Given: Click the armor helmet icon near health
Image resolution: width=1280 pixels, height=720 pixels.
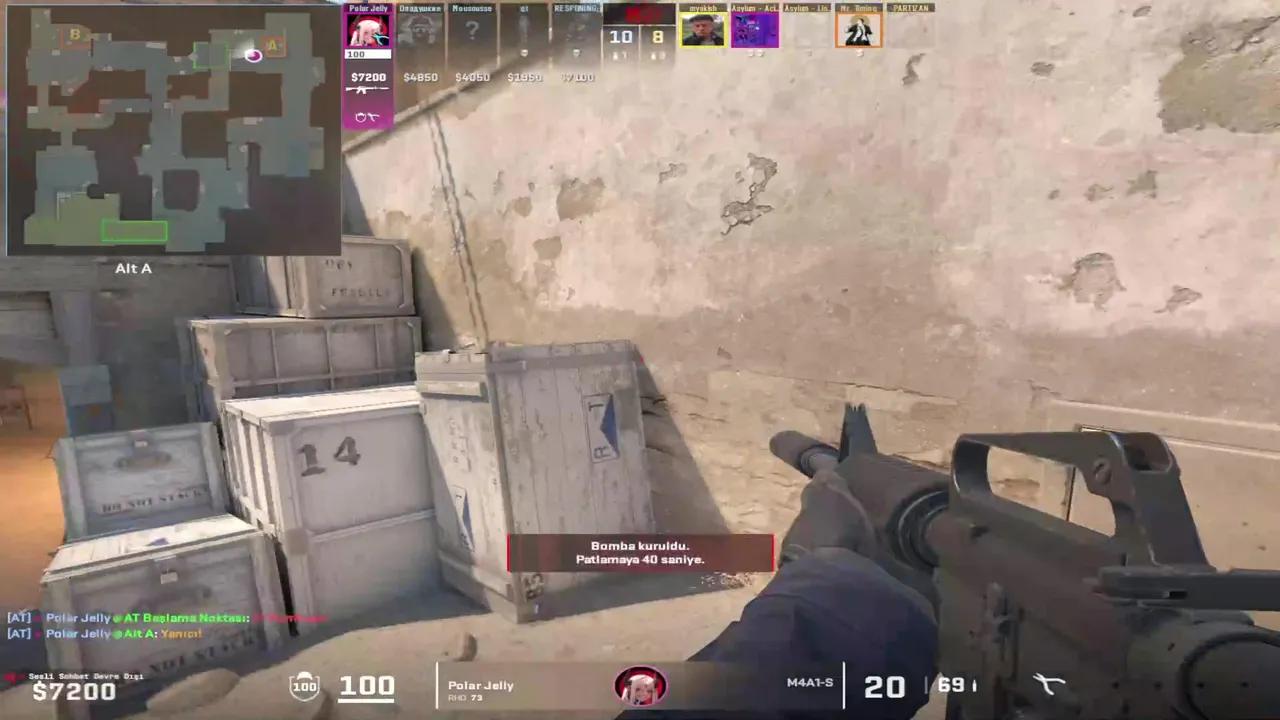Looking at the screenshot, I should pyautogui.click(x=304, y=685).
